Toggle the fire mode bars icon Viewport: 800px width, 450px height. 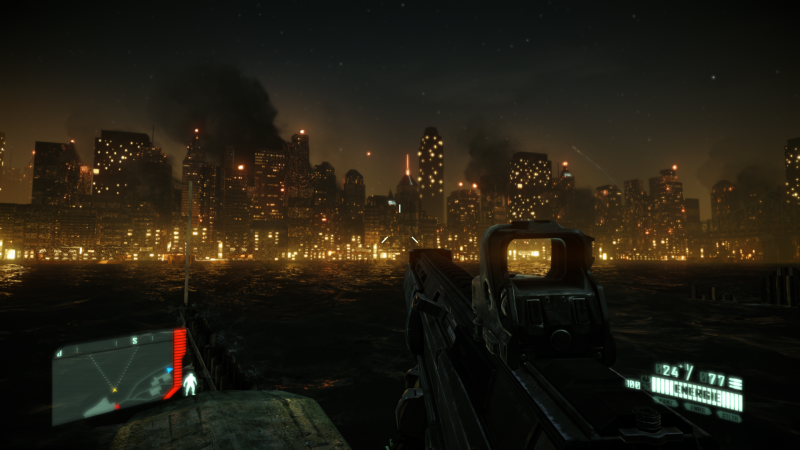(x=735, y=382)
